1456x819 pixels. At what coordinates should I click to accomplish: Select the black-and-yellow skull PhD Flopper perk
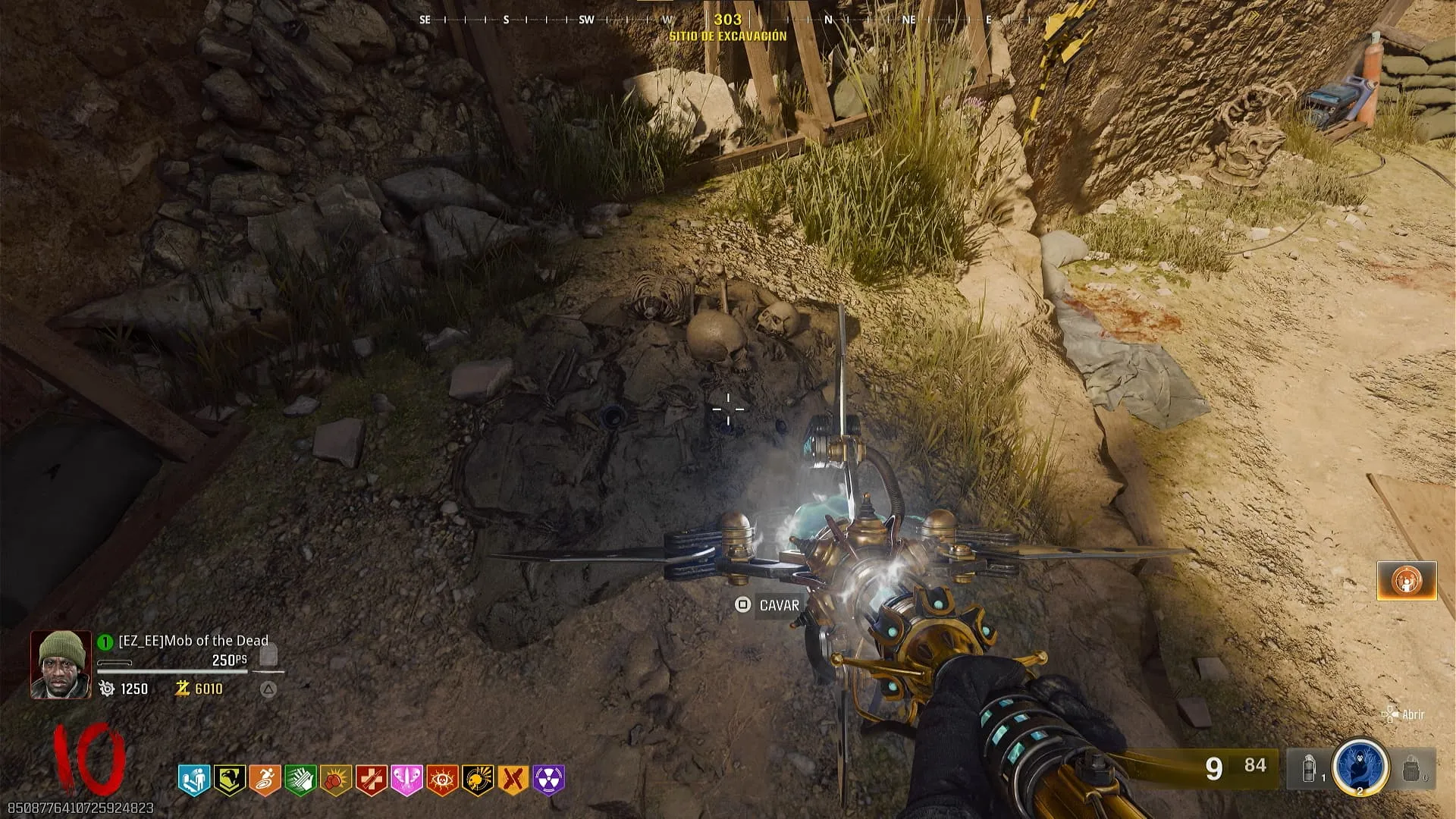point(478,780)
